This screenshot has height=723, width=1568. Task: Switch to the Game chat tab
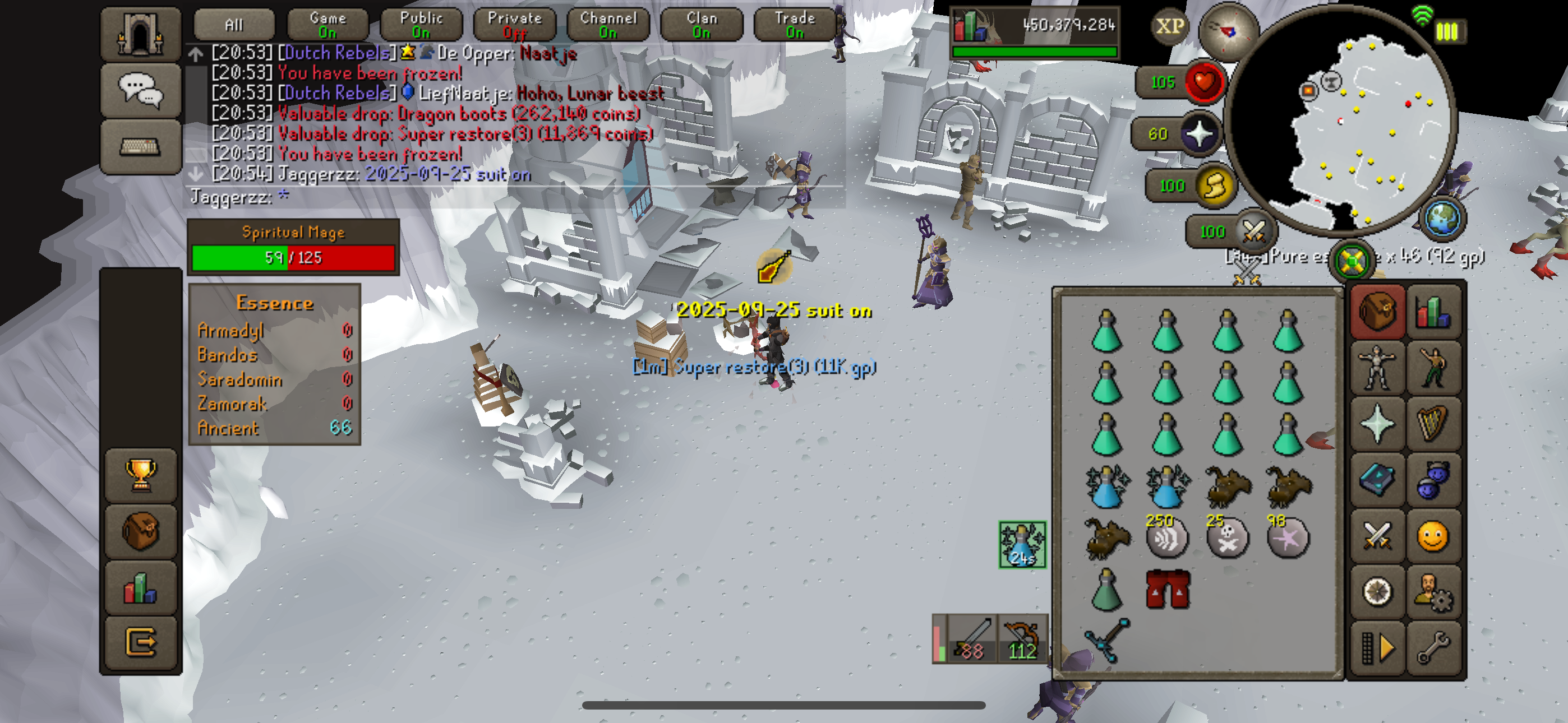click(x=328, y=25)
